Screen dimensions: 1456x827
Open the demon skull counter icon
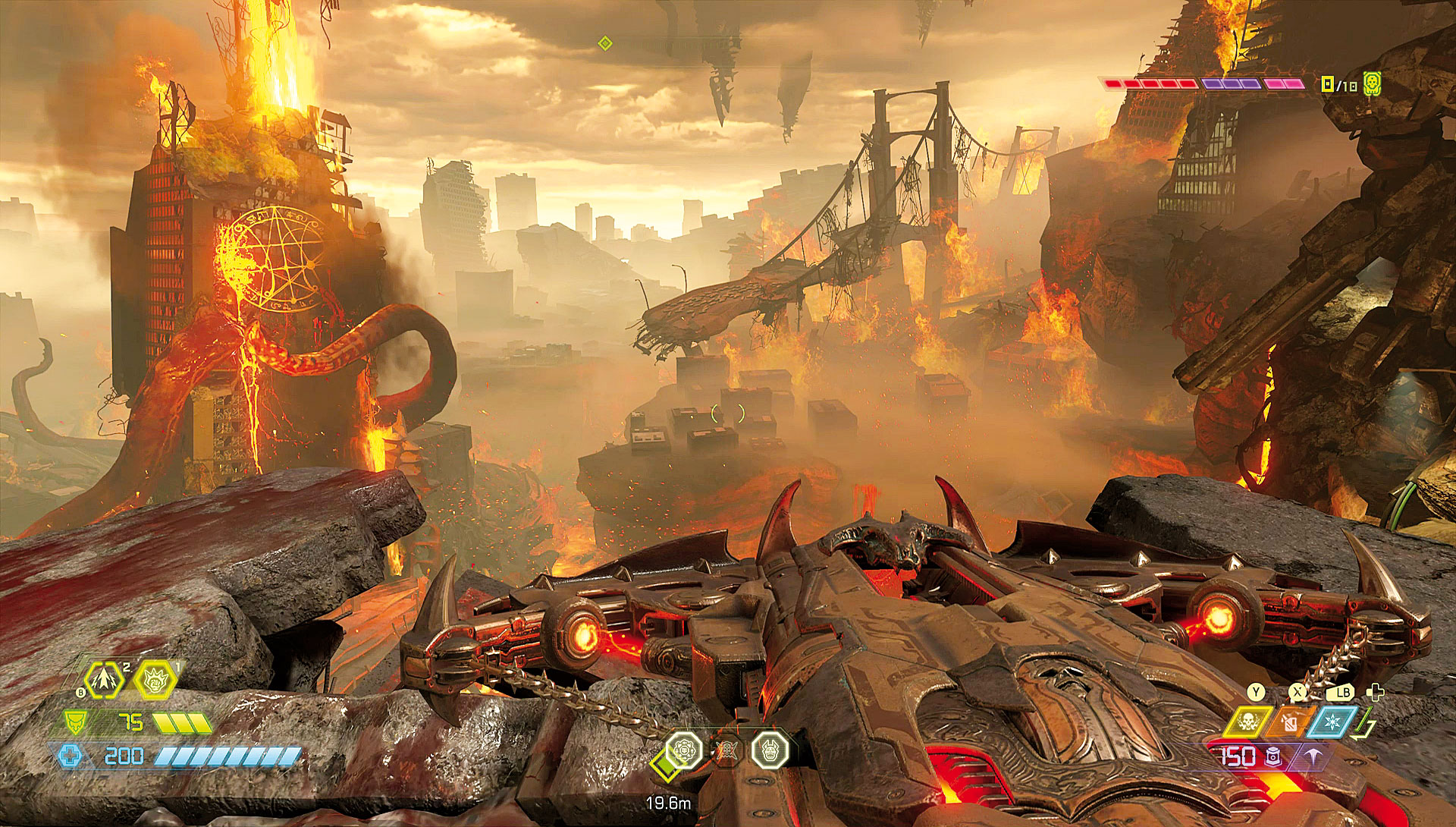1371,83
